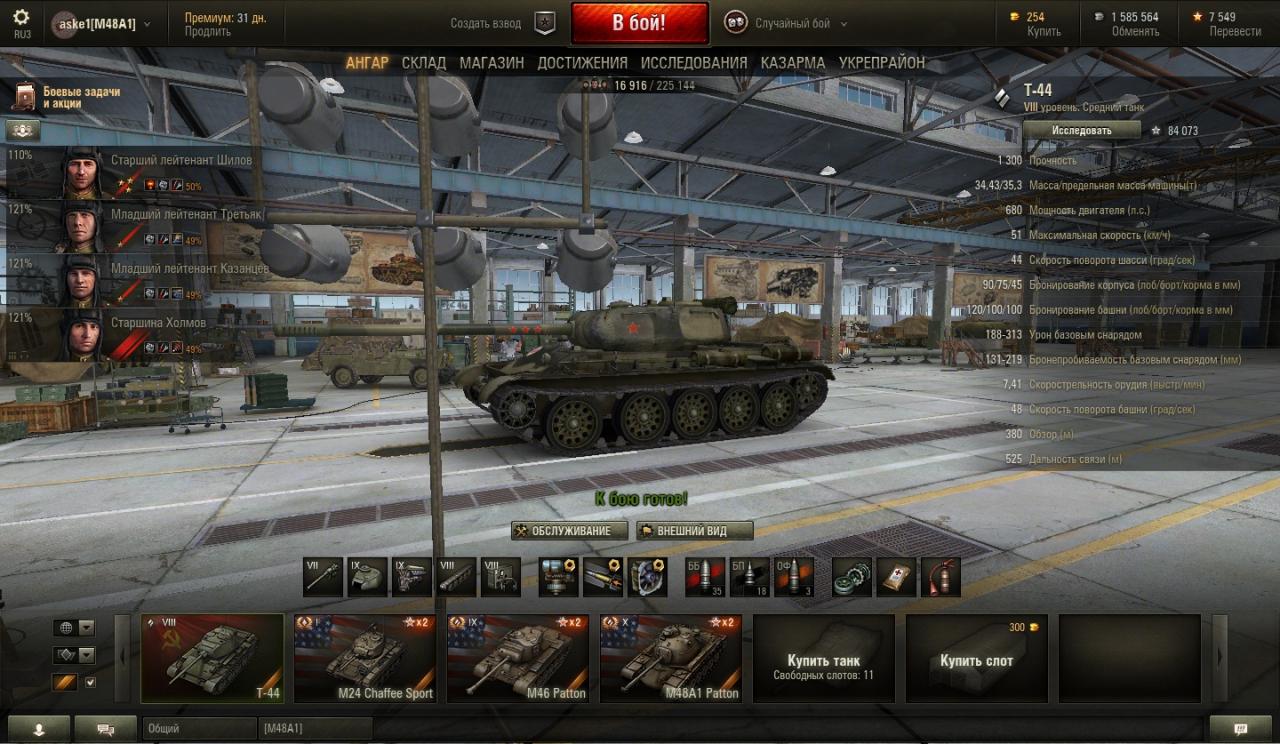The width and height of the screenshot is (1280, 744).
Task: Open the СКЛАД tab
Action: pyautogui.click(x=424, y=63)
